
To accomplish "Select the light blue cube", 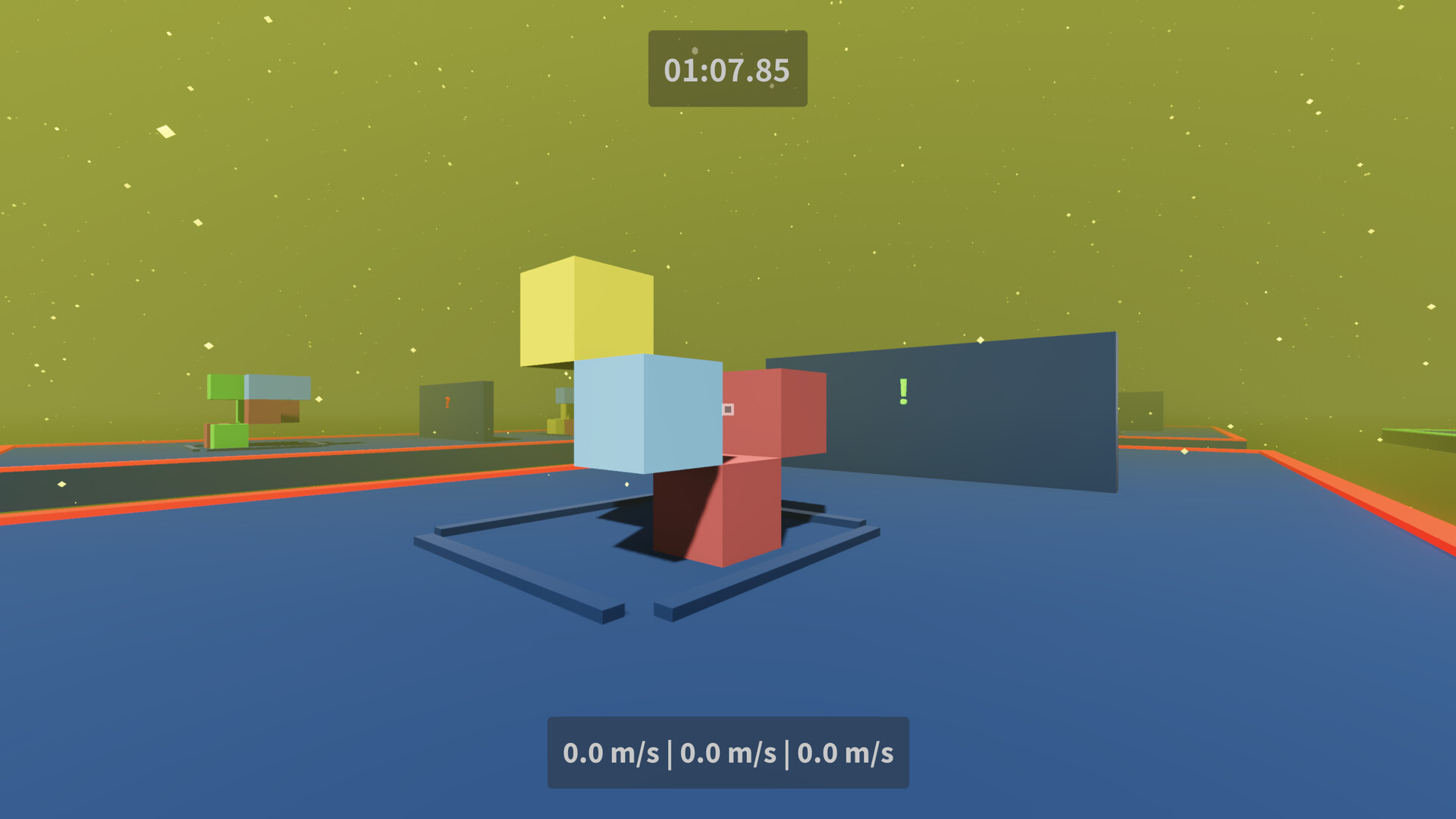I will click(648, 413).
